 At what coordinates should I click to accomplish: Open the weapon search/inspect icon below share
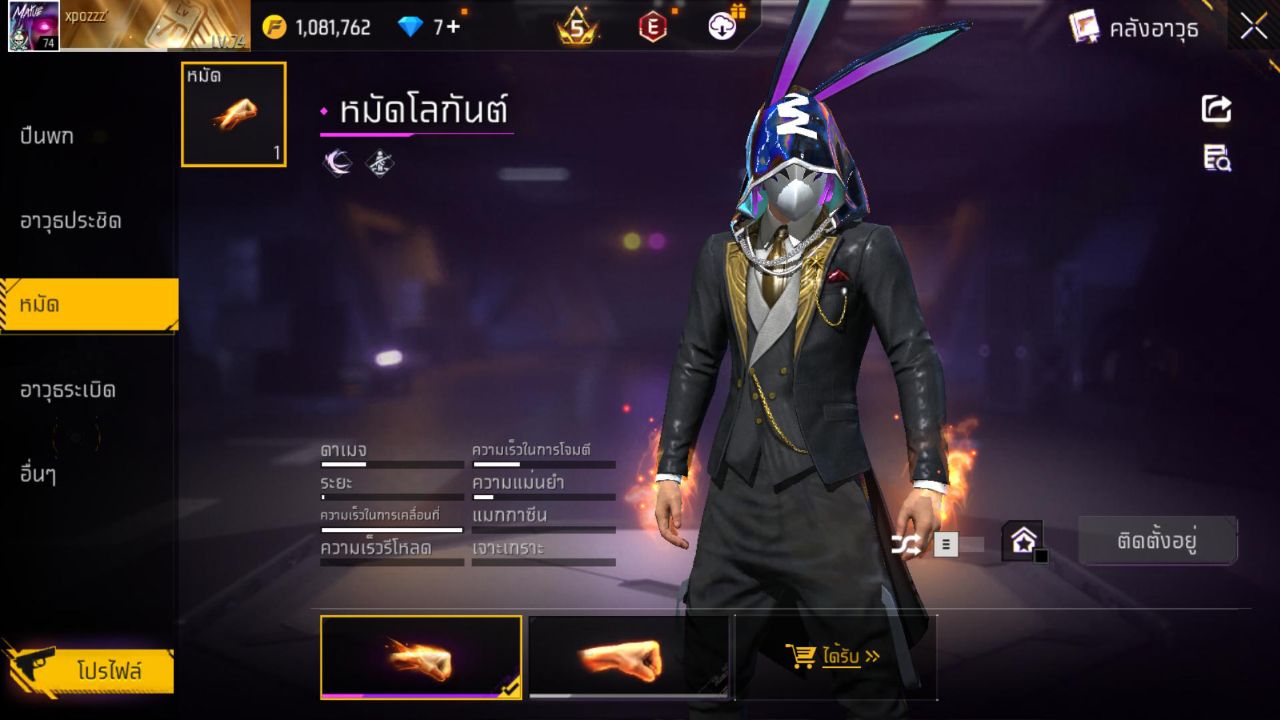click(x=1215, y=158)
